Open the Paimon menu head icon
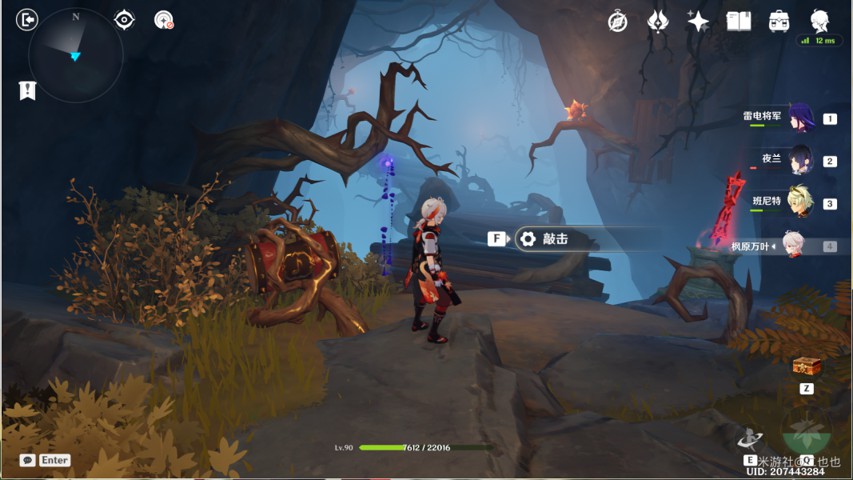The width and height of the screenshot is (853, 480). click(x=819, y=19)
